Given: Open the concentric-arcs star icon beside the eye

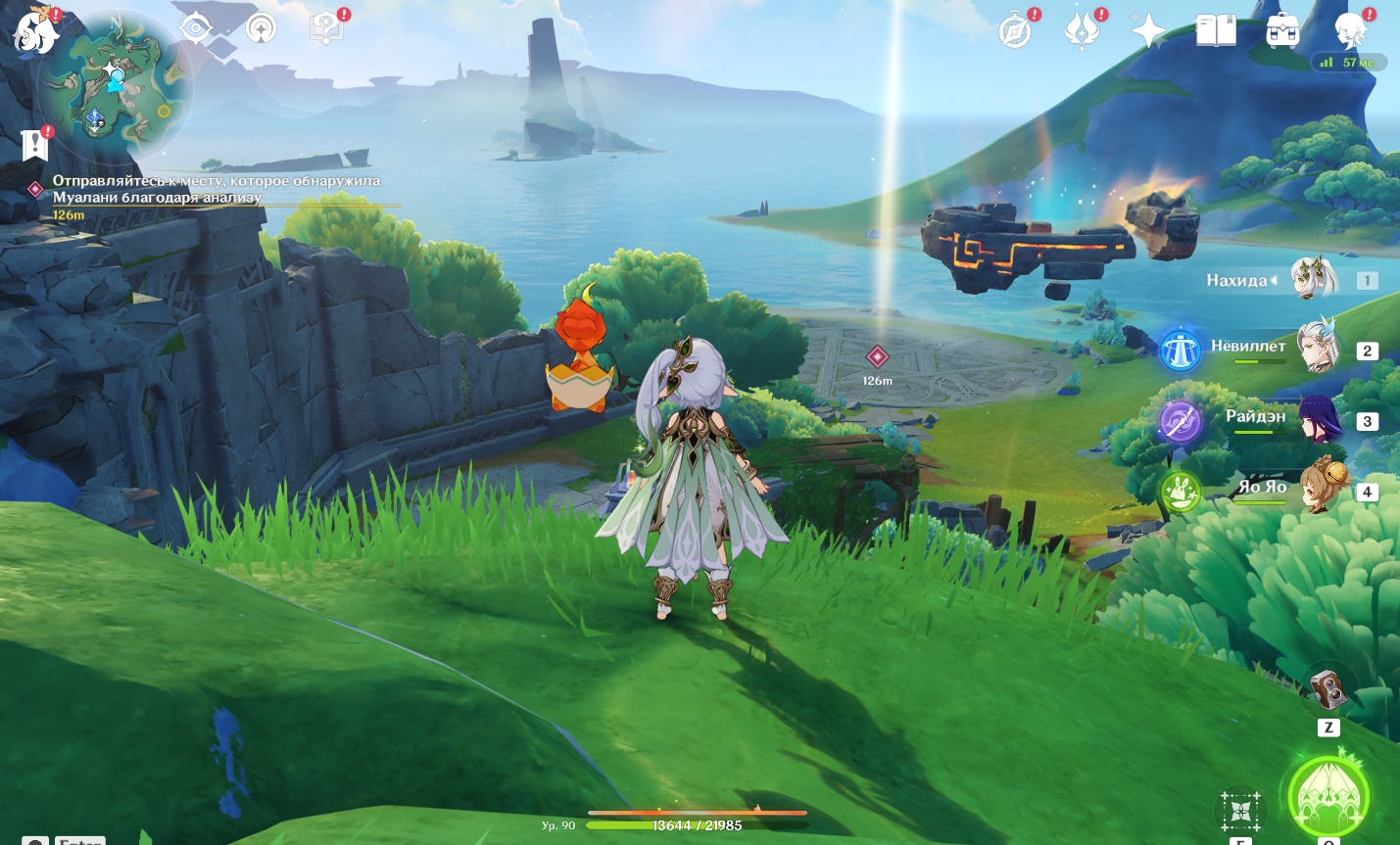Looking at the screenshot, I should point(261,29).
